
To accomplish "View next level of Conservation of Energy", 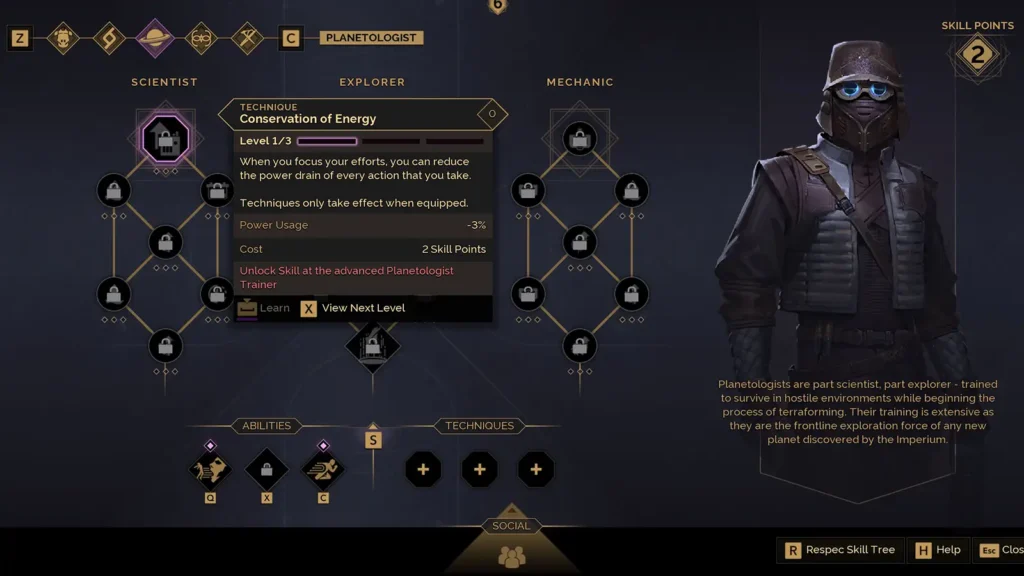I will (353, 308).
